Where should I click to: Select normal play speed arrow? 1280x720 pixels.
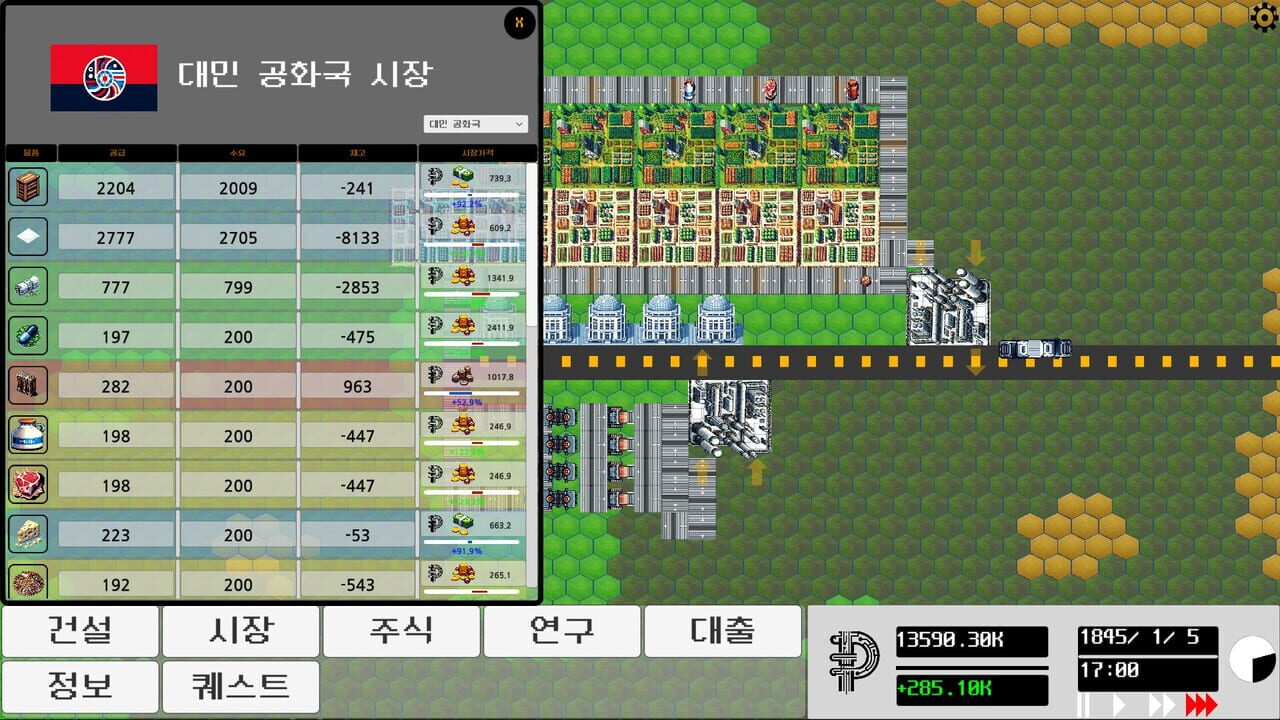pyautogui.click(x=1121, y=703)
